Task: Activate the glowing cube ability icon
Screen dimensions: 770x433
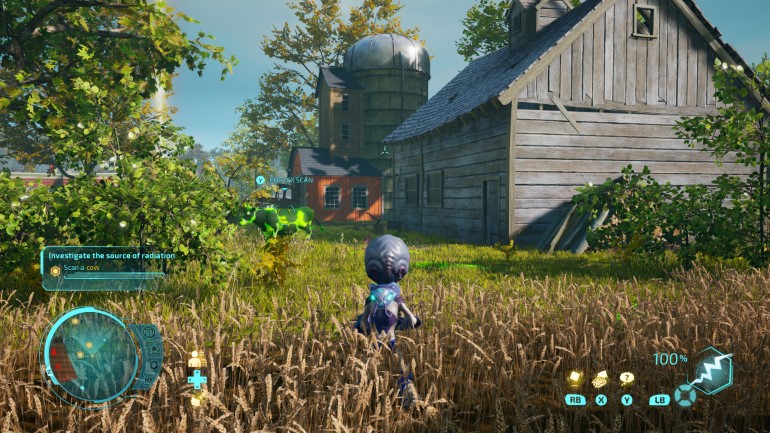Action: pos(576,379)
